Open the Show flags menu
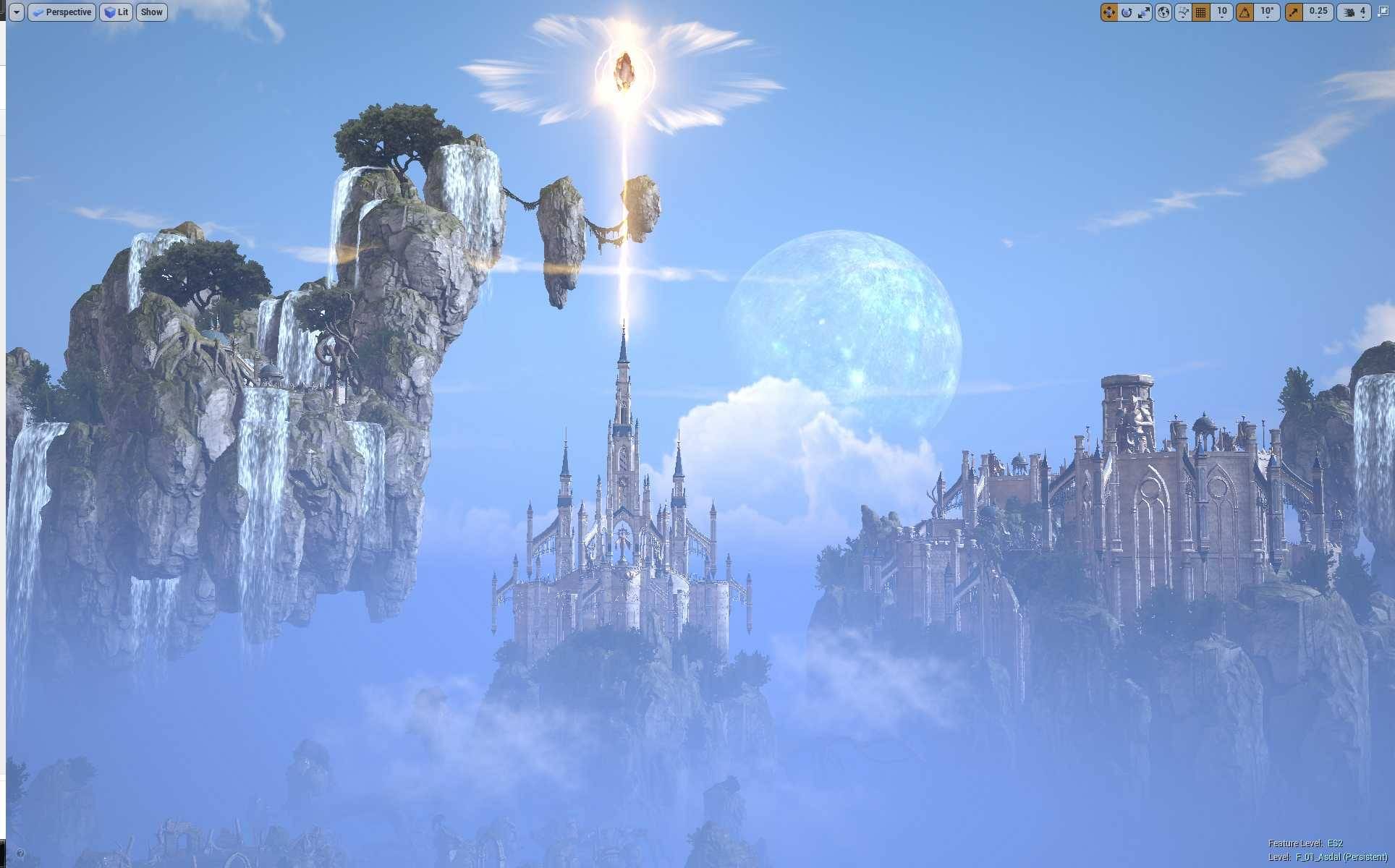This screenshot has height=868, width=1395. (x=151, y=12)
